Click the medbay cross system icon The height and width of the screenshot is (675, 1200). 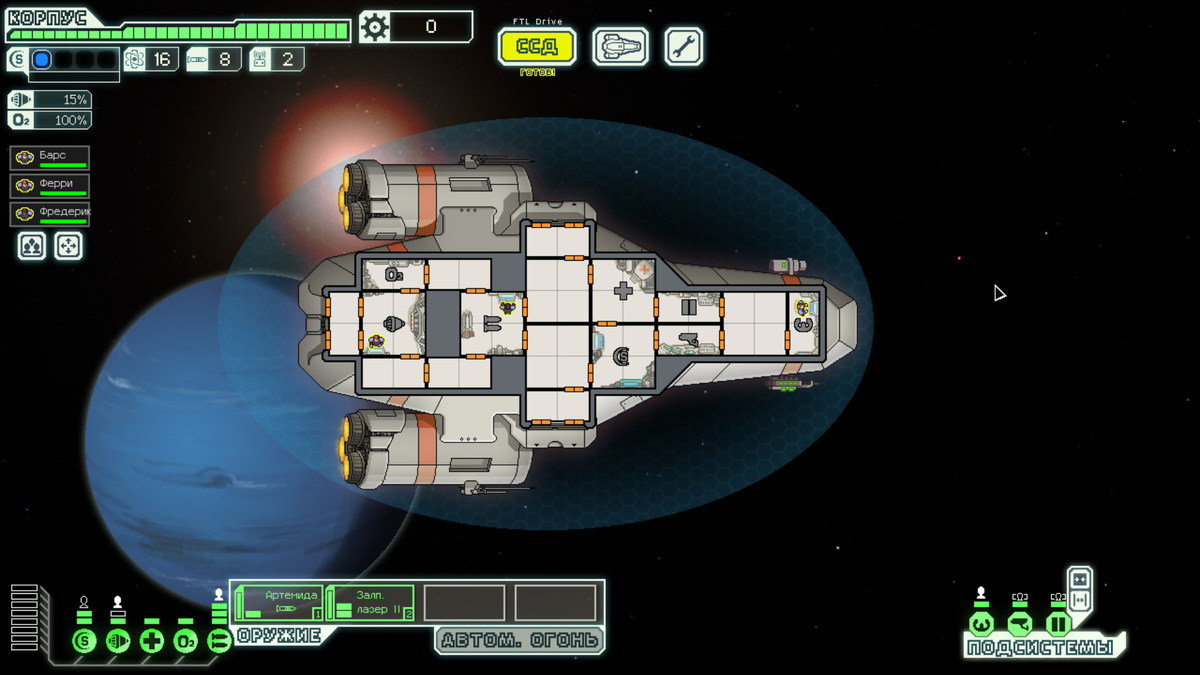pos(152,641)
